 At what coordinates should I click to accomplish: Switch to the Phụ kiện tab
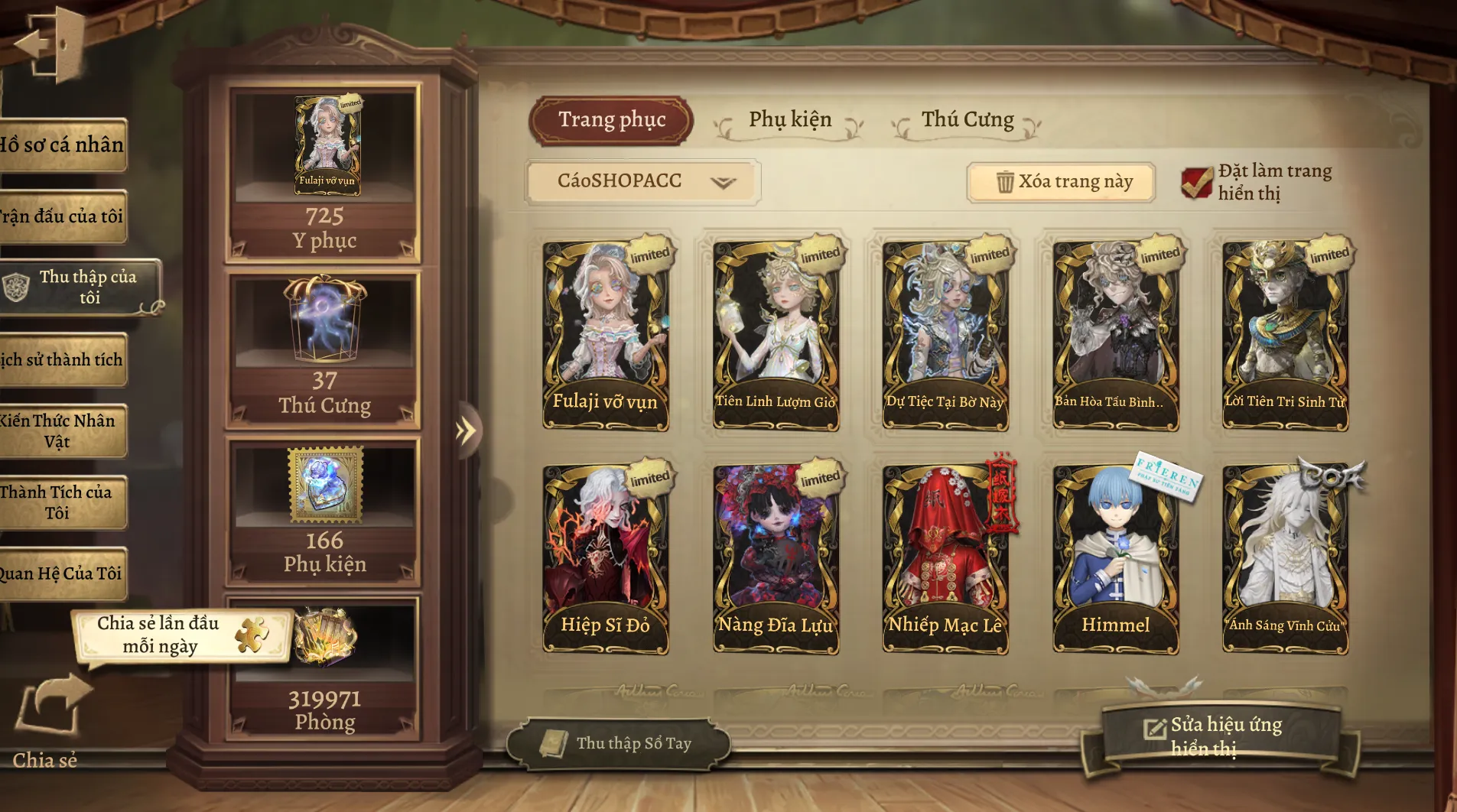click(x=790, y=120)
